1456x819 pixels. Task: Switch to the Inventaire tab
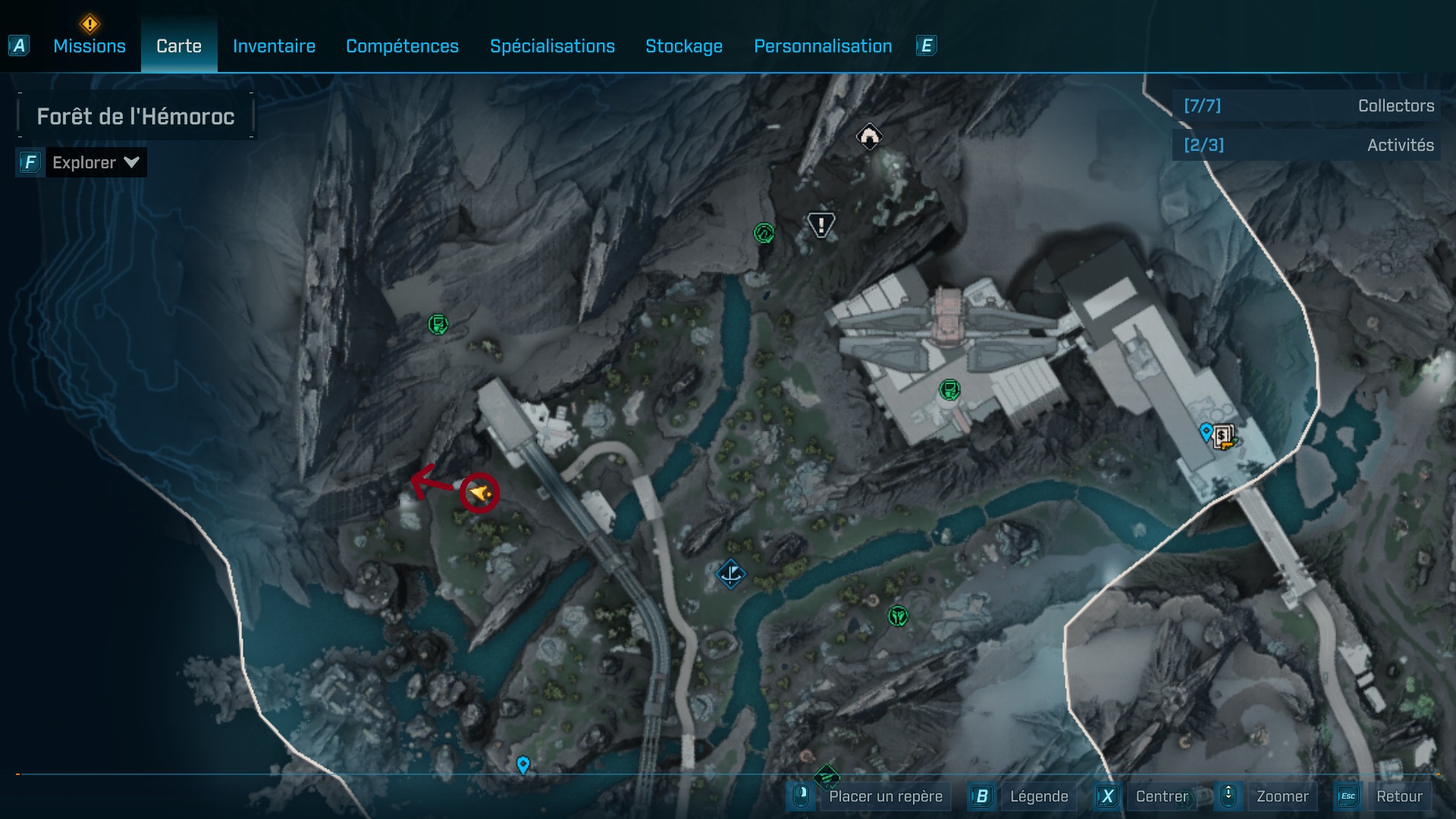tap(274, 46)
